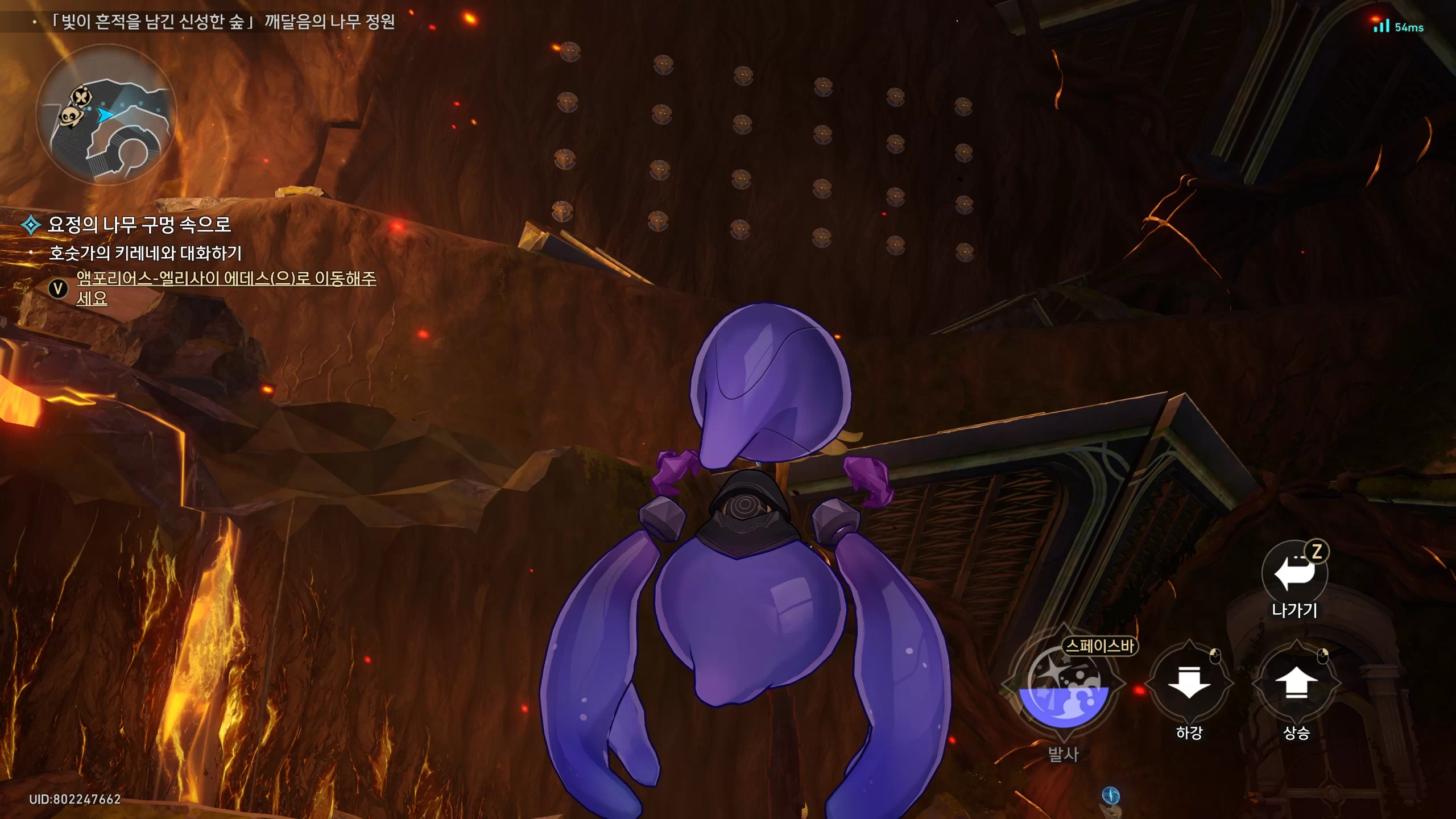Open the 요정의 나무 구멍 속으로 quest tracker
This screenshot has height=819, width=1456.
click(139, 225)
